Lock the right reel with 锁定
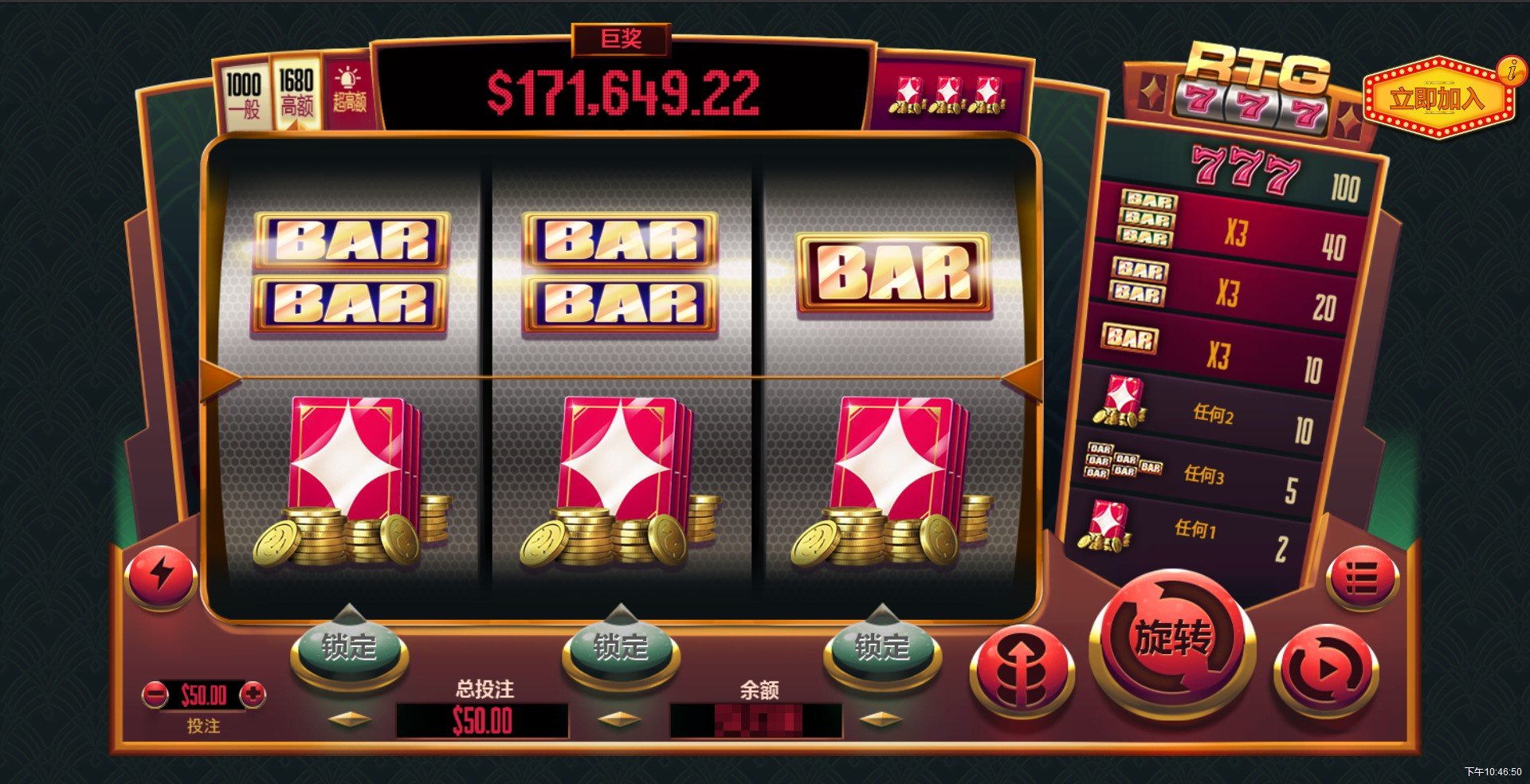This screenshot has height=784, width=1530. tap(882, 647)
